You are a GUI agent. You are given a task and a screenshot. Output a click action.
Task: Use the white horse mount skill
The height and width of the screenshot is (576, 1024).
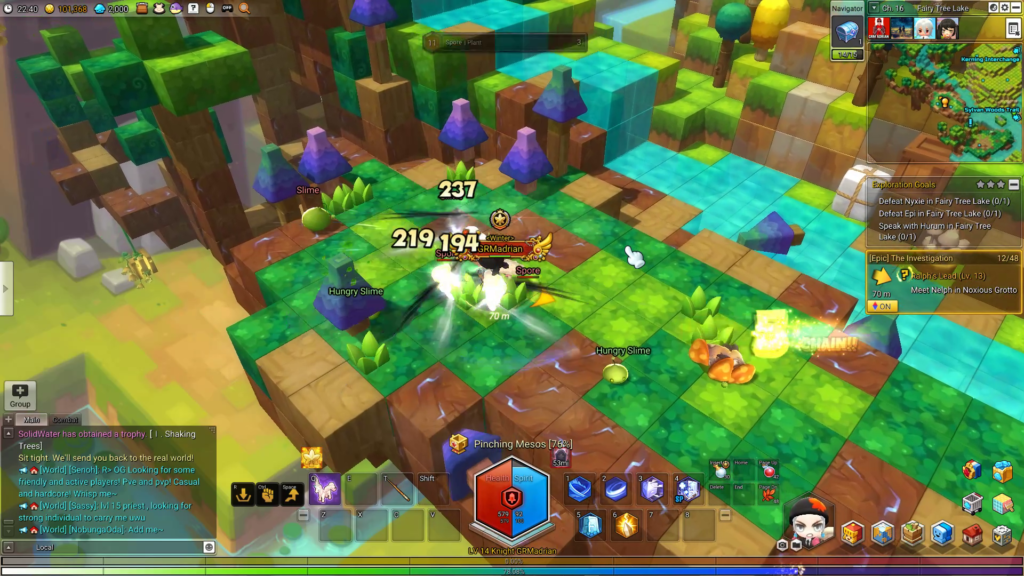(x=323, y=489)
